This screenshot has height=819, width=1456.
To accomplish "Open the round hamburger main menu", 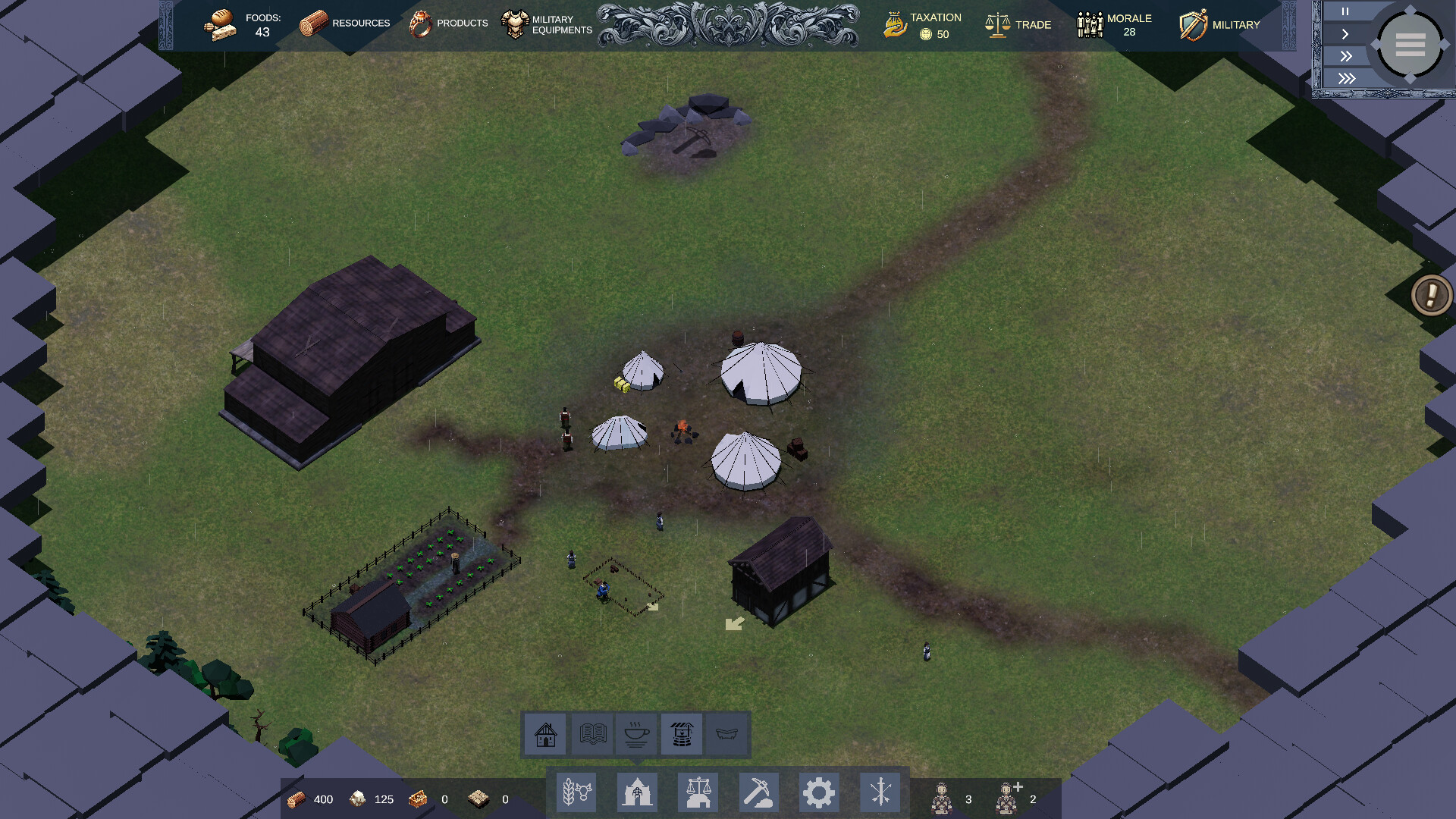I will [1410, 45].
